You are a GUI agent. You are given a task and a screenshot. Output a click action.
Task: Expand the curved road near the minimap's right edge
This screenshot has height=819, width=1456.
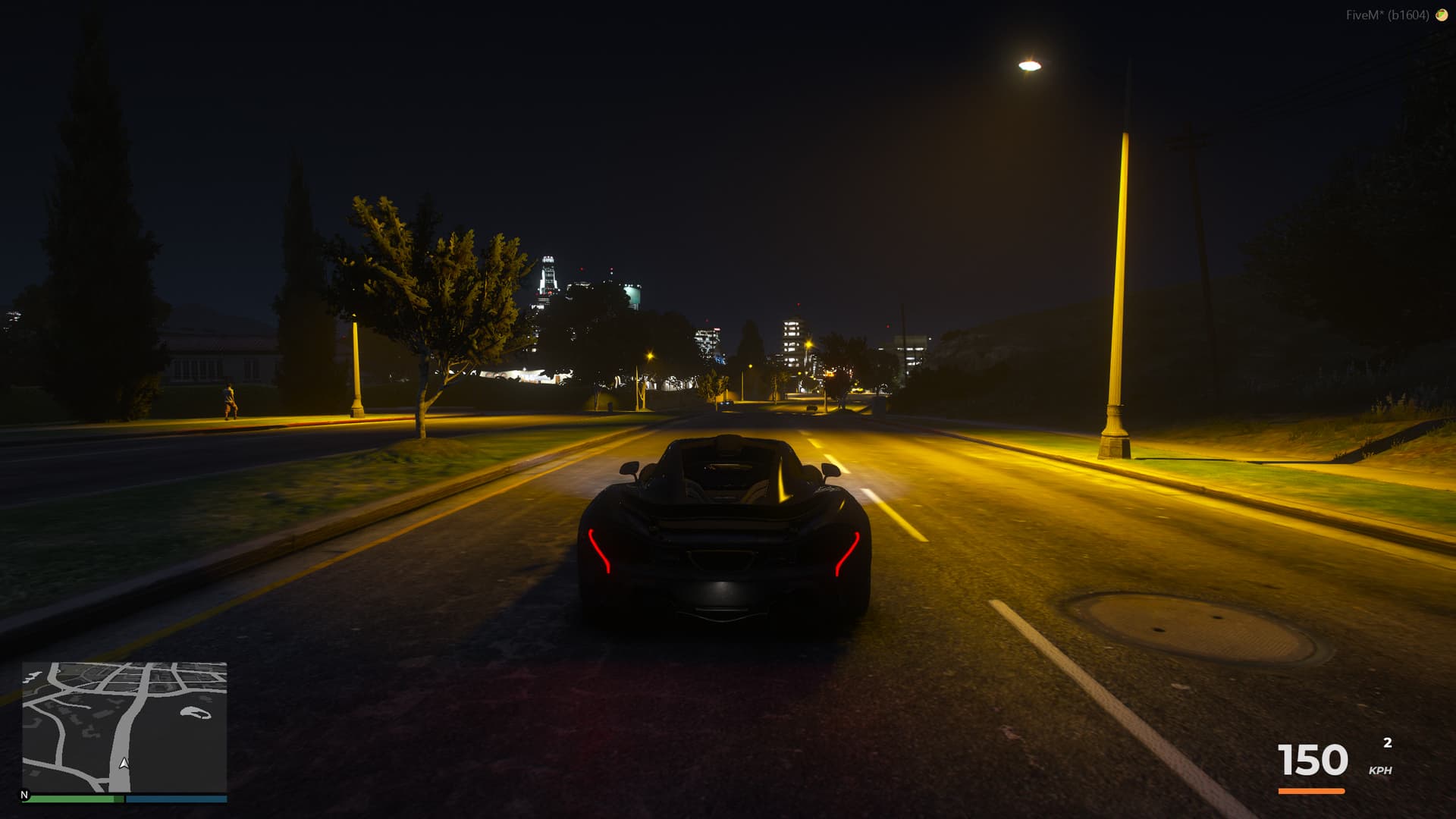coord(196,713)
